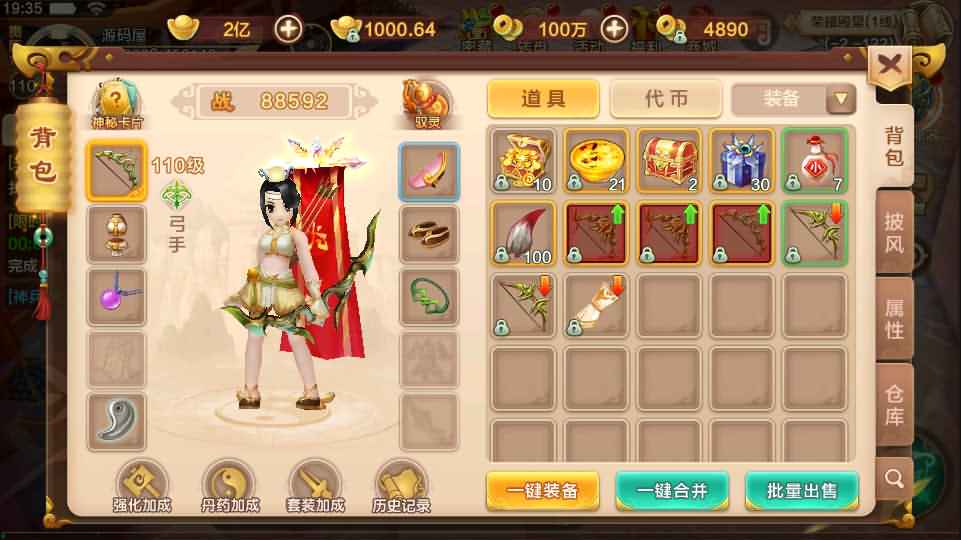
Task: Choose 批量出售 to sell in bulk
Action: pyautogui.click(x=801, y=490)
